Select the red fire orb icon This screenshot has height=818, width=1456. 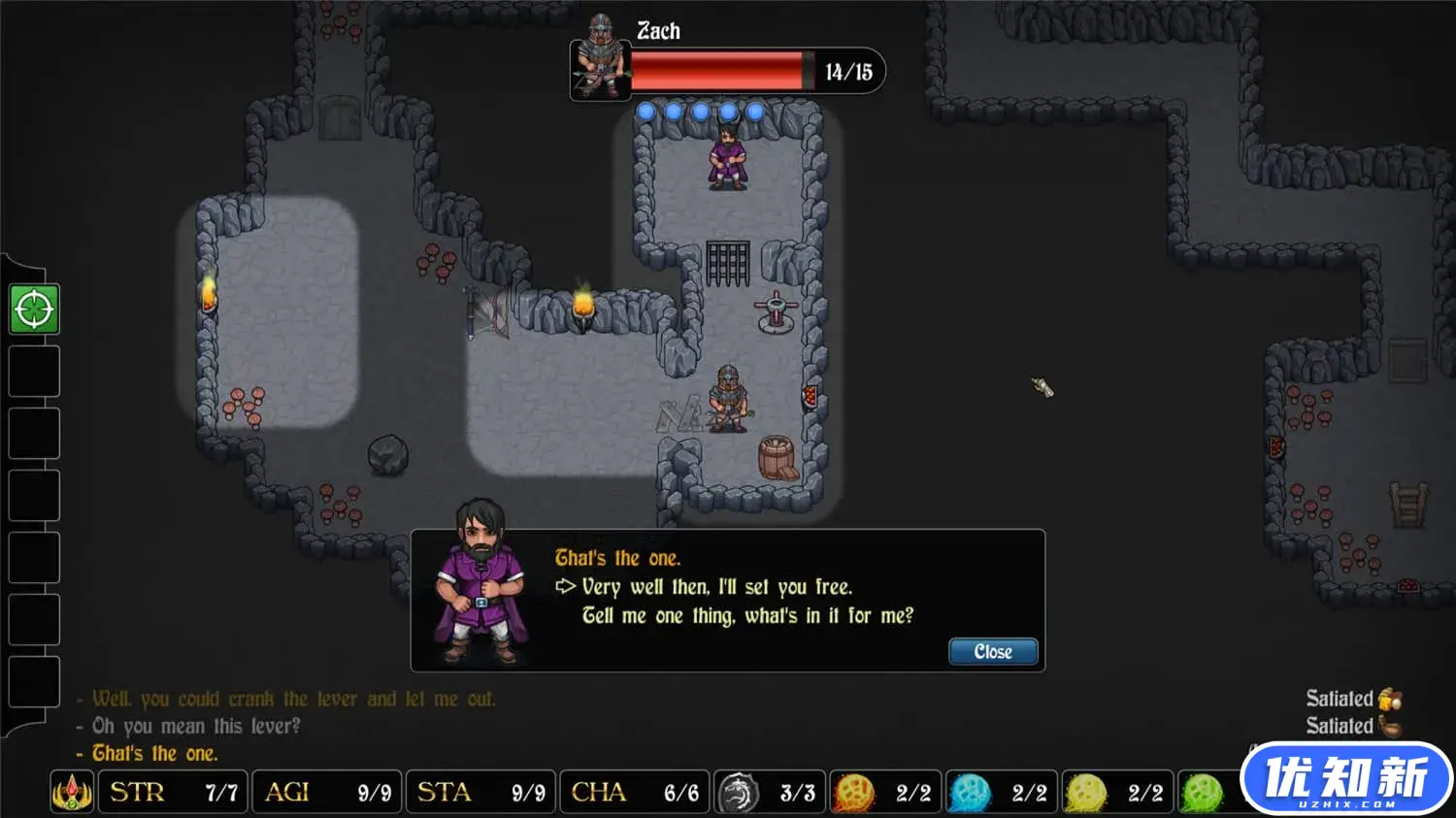tap(854, 793)
